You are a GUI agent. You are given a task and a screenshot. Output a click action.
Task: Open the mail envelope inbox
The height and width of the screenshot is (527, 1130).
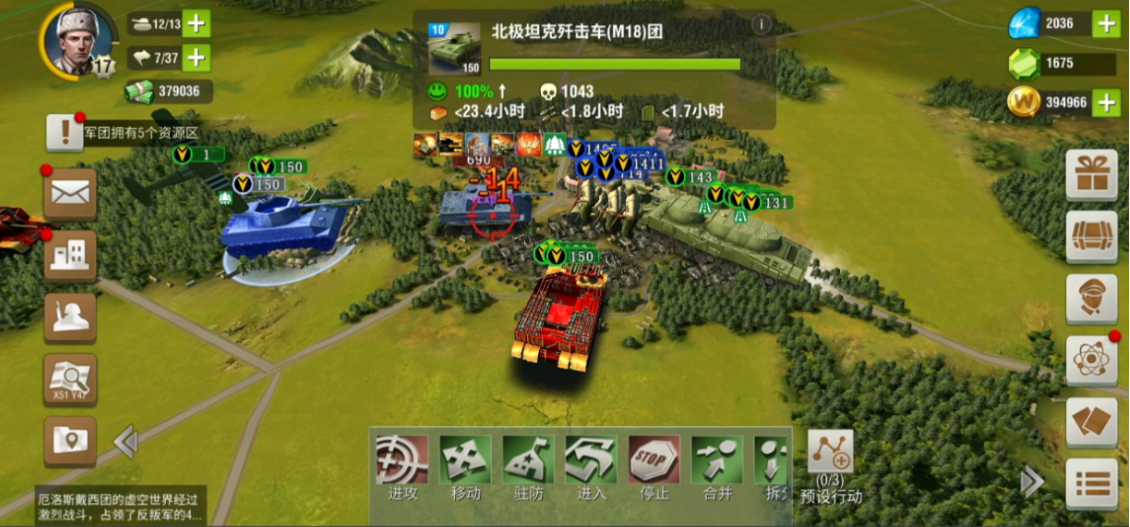[x=70, y=192]
